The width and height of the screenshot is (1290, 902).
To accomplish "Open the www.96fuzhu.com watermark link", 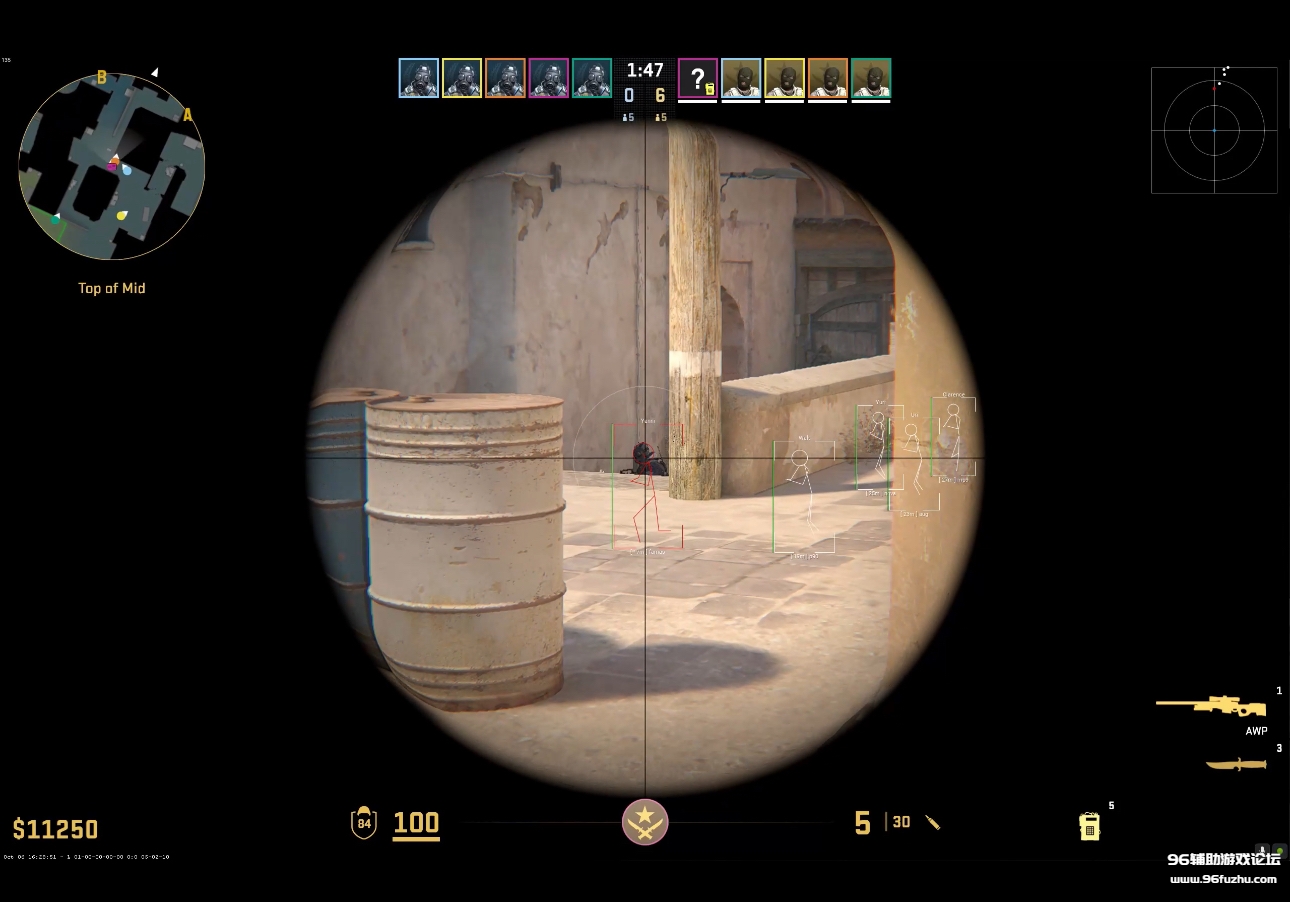I will click(x=1223, y=879).
